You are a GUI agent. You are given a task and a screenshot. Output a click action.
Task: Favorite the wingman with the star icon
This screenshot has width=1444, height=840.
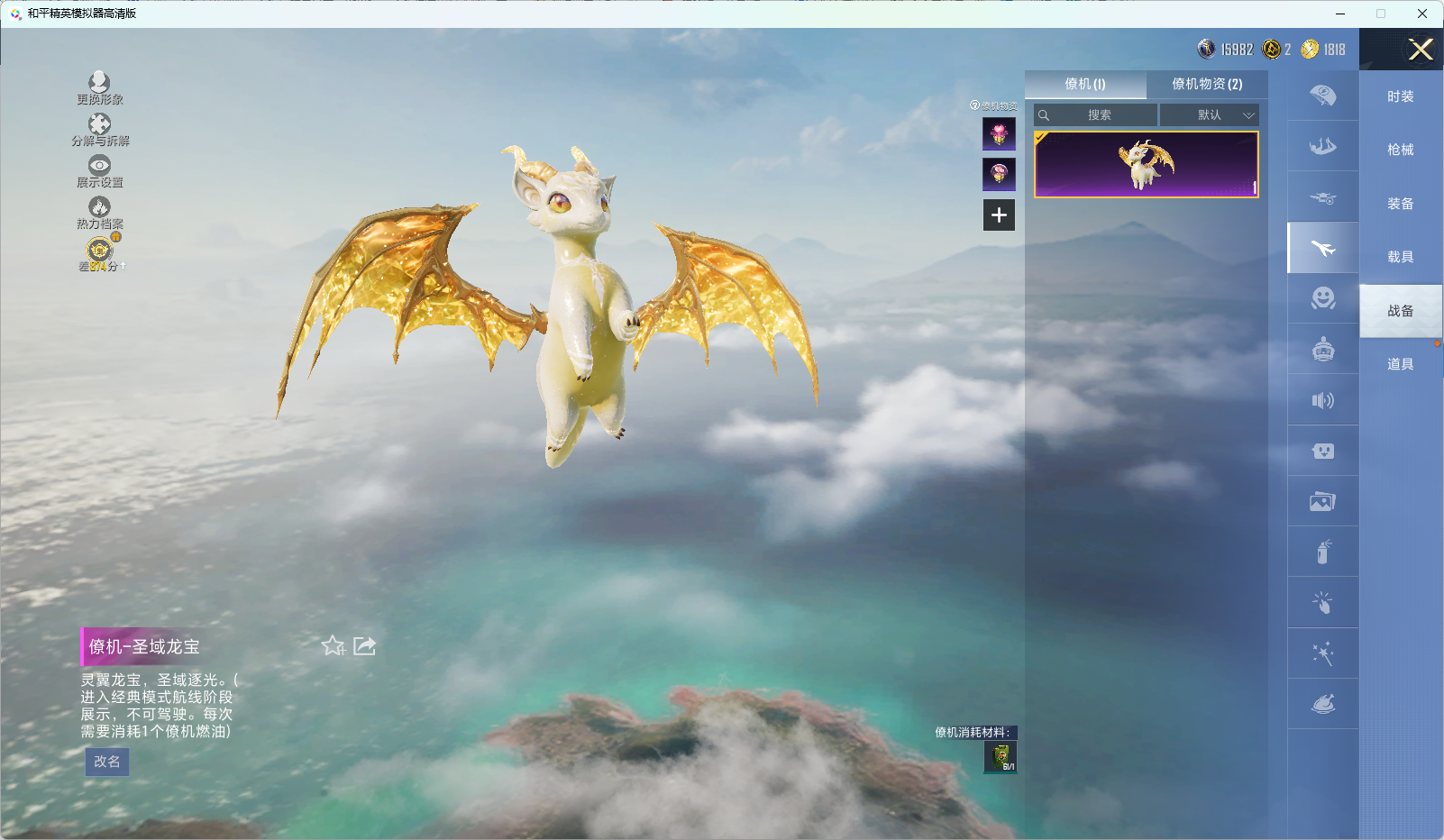click(x=333, y=645)
